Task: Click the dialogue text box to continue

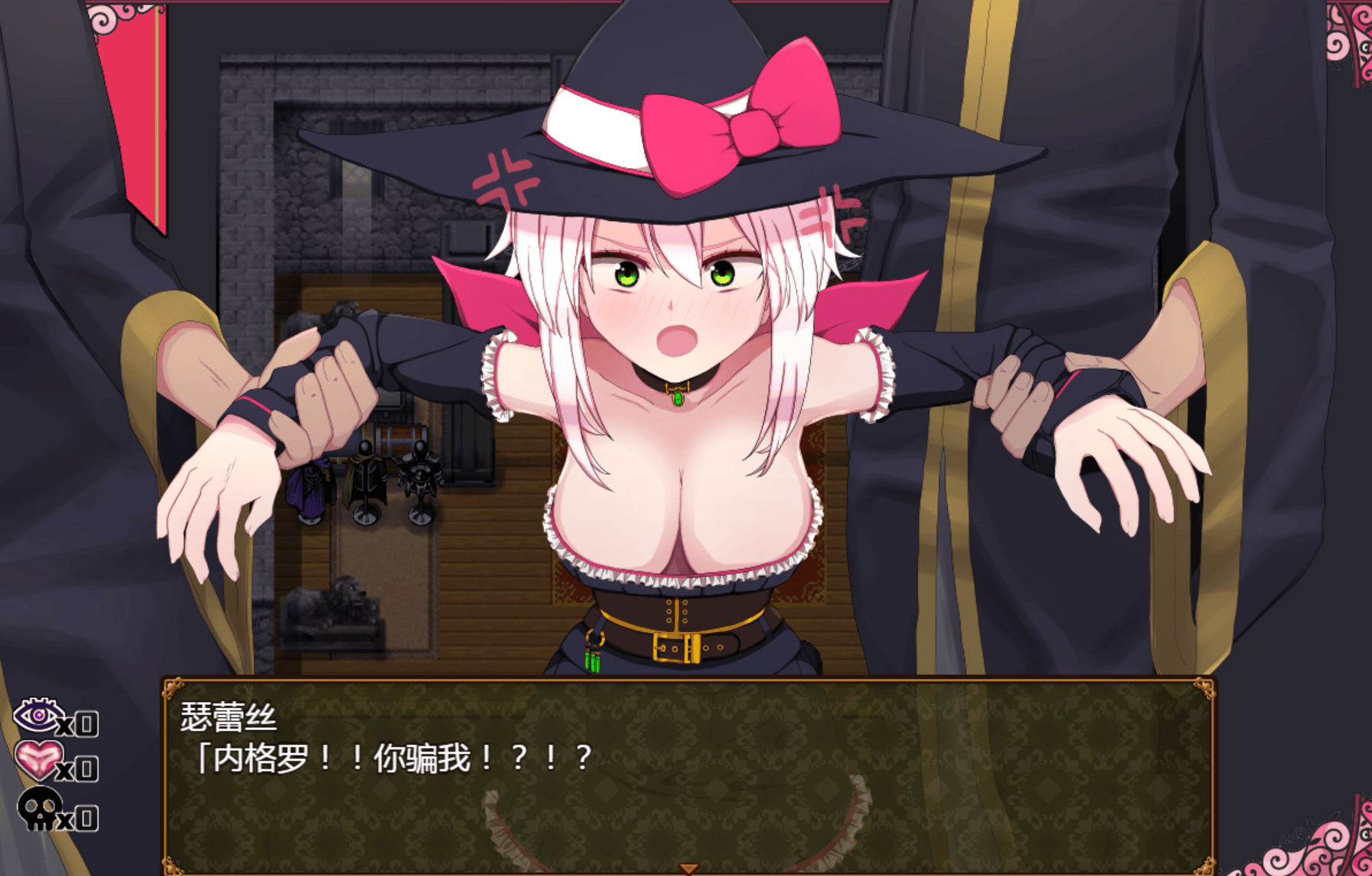Action: [x=688, y=775]
